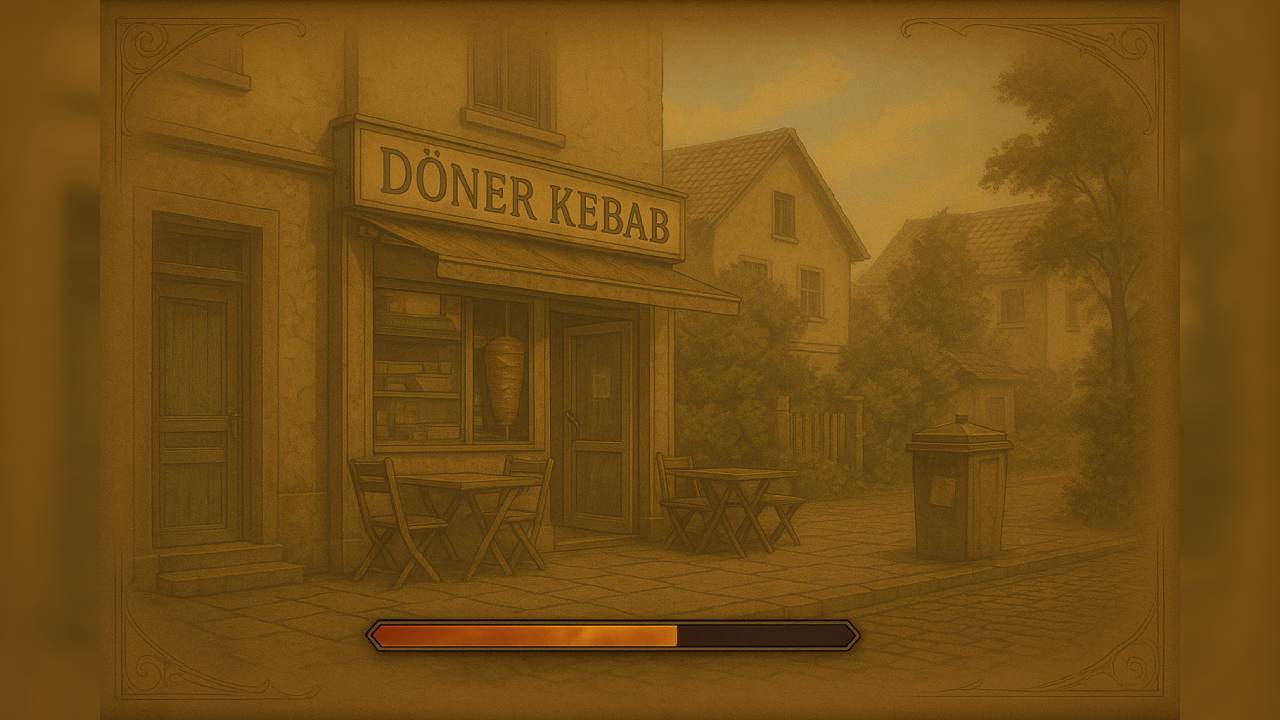
Task: Click the rotating döner kebab spit
Action: tap(504, 380)
